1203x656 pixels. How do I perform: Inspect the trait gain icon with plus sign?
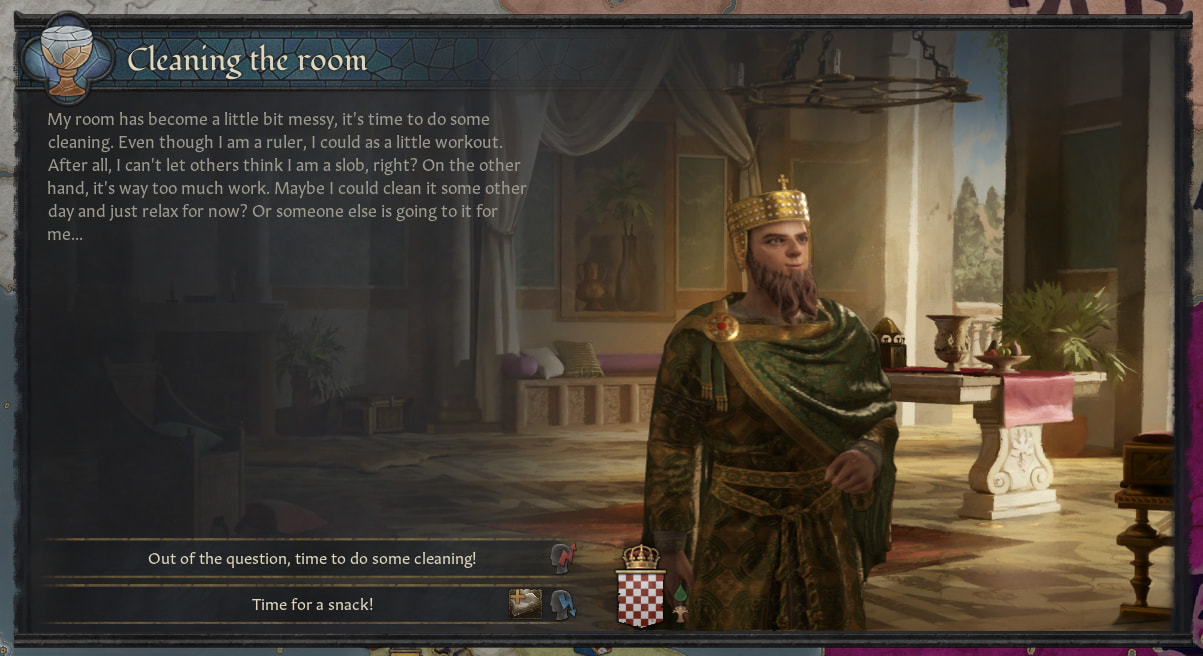coord(525,604)
